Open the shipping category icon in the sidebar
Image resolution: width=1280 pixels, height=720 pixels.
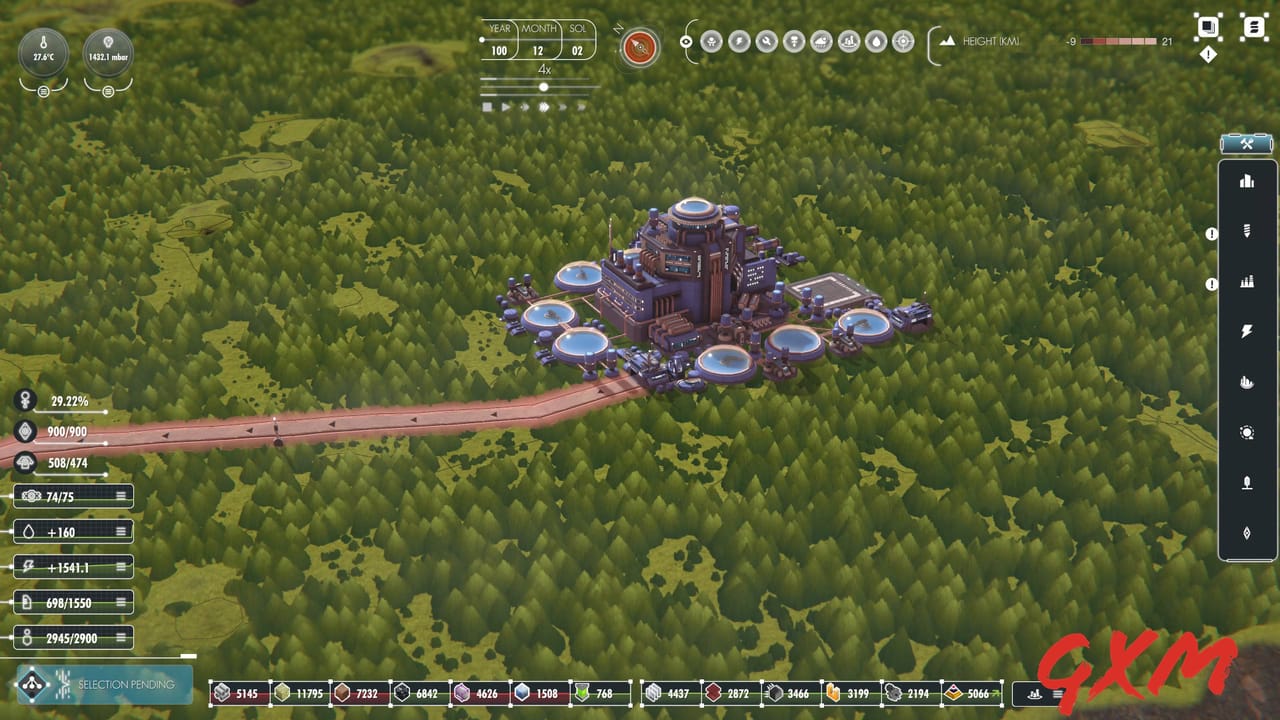(x=1247, y=382)
